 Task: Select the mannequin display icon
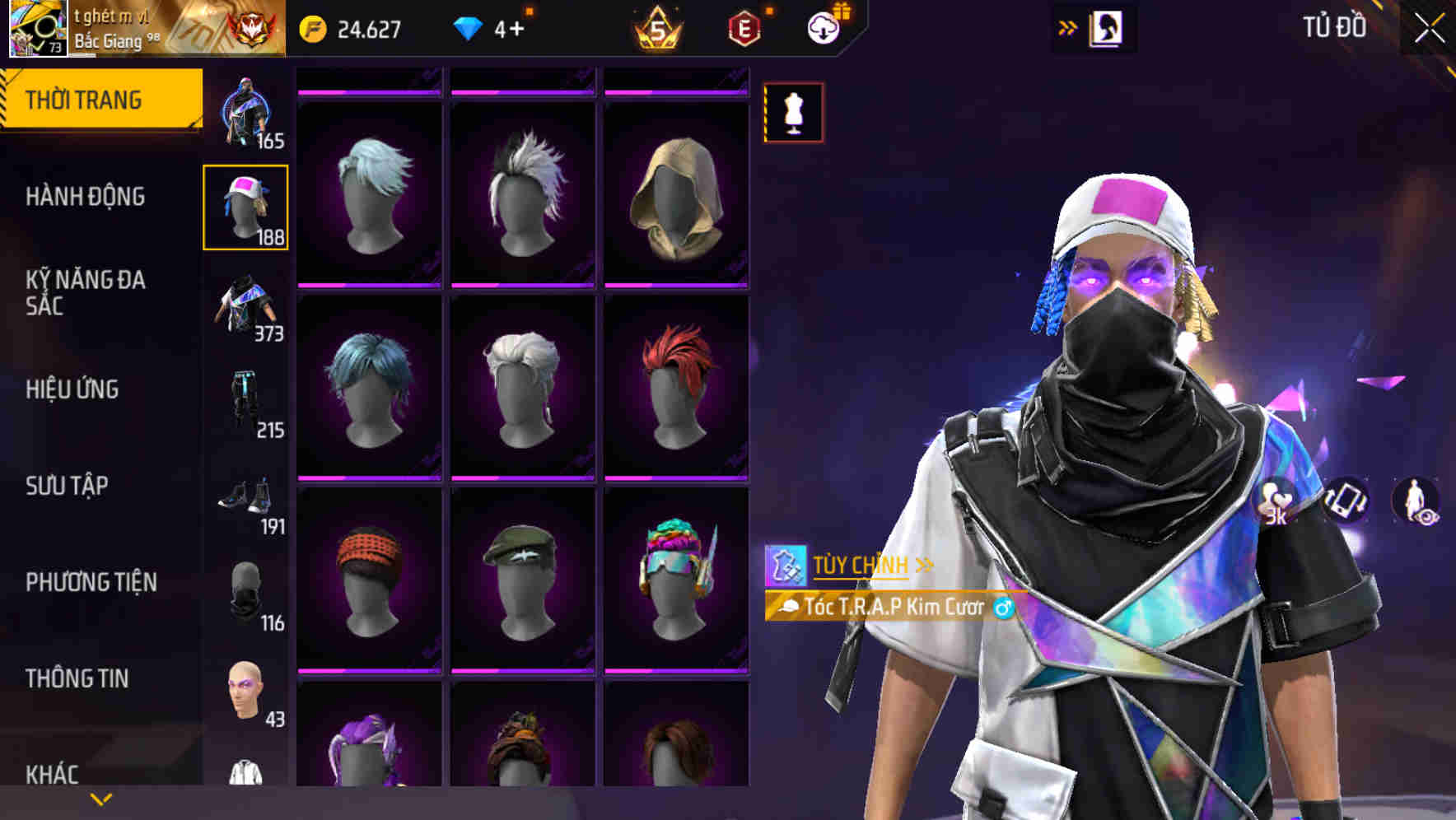792,113
